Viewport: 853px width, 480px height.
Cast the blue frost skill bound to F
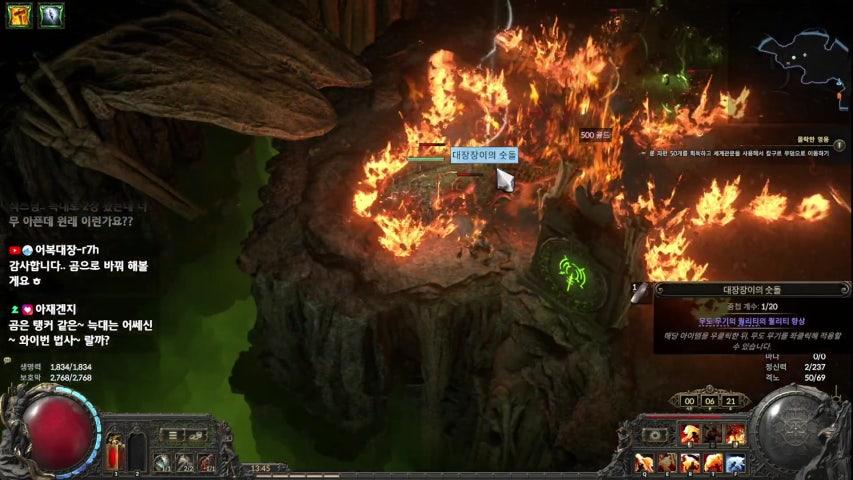point(735,463)
